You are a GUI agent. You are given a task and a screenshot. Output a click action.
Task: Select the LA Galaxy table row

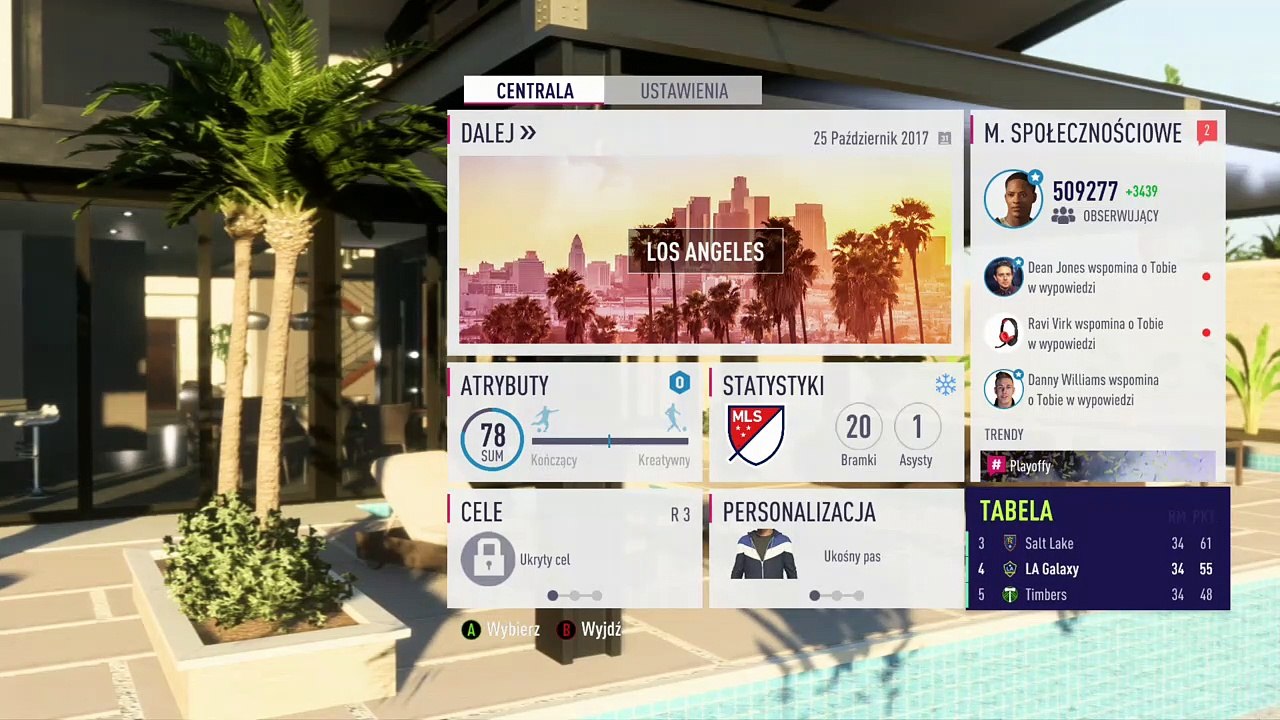pos(1097,569)
